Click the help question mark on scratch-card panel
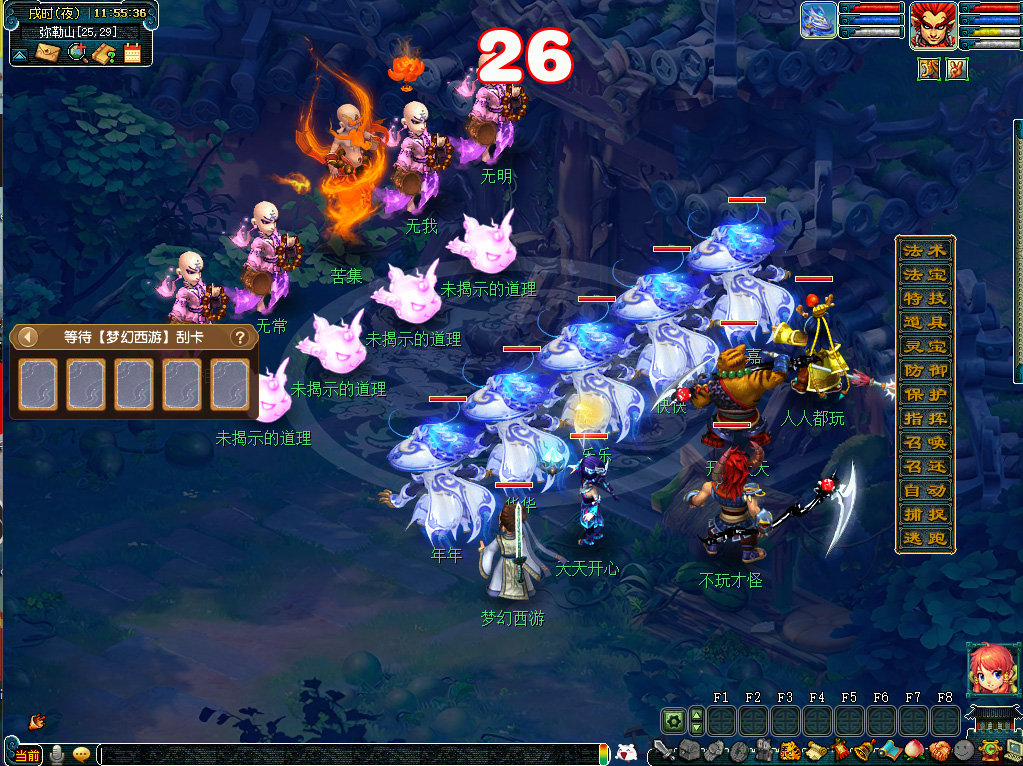Screen dimensions: 1023x766 click(240, 337)
